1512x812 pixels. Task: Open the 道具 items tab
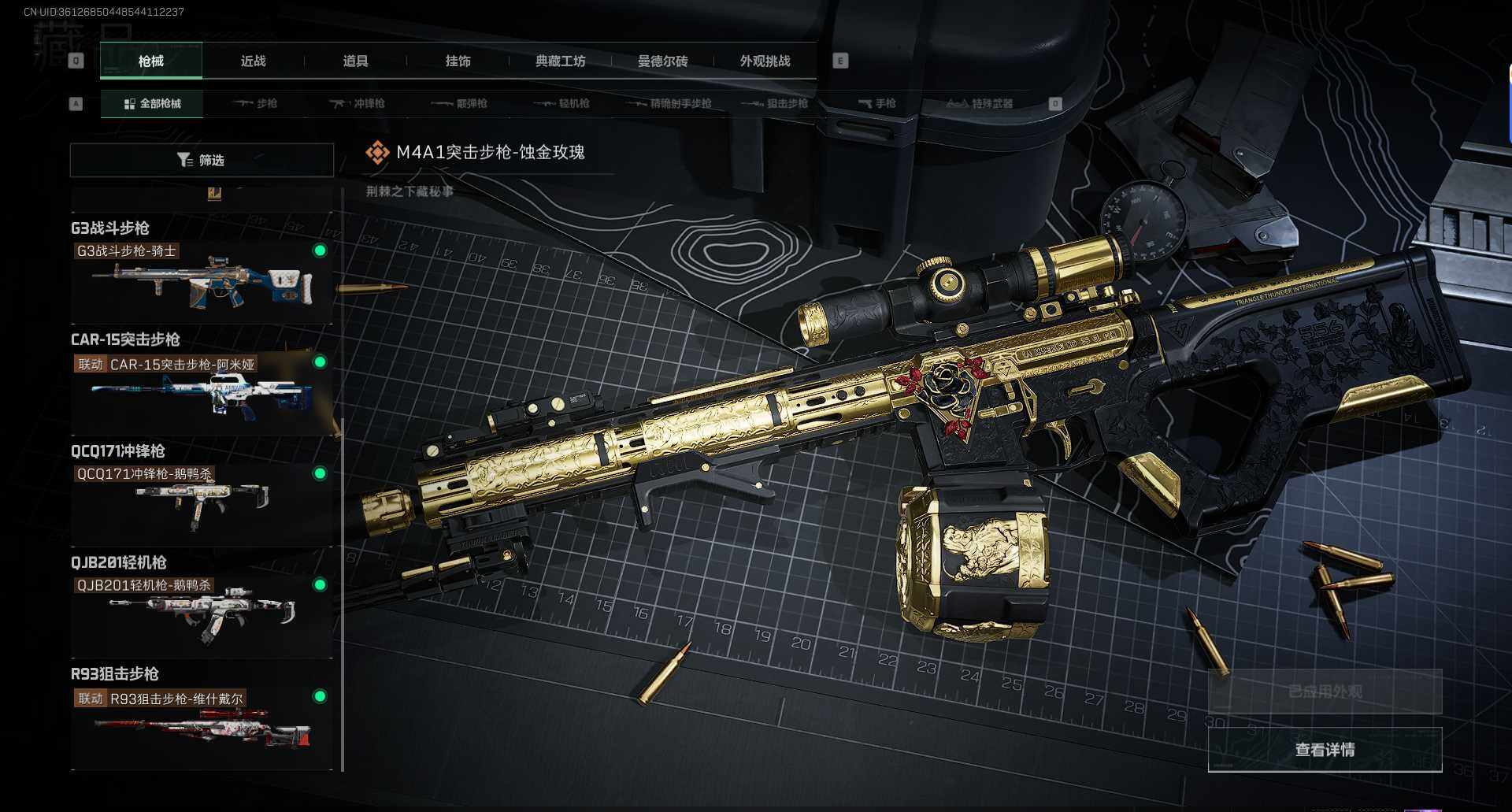tap(355, 61)
